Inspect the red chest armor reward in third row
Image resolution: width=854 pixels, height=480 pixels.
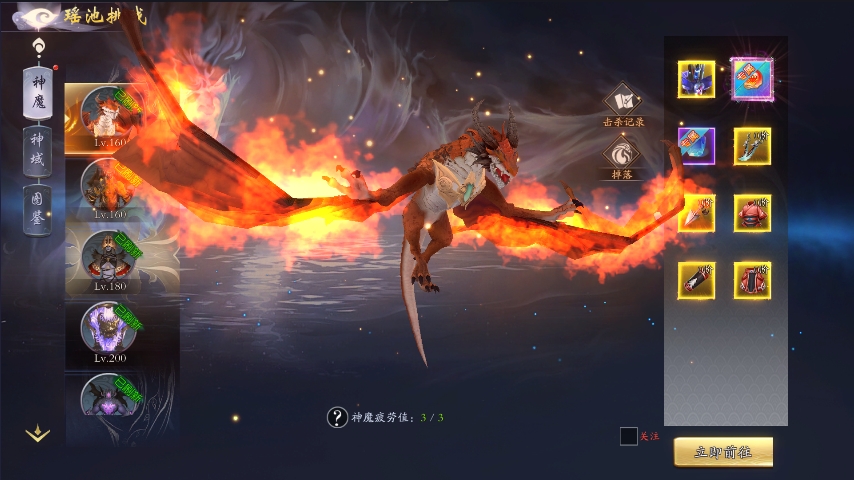(752, 213)
